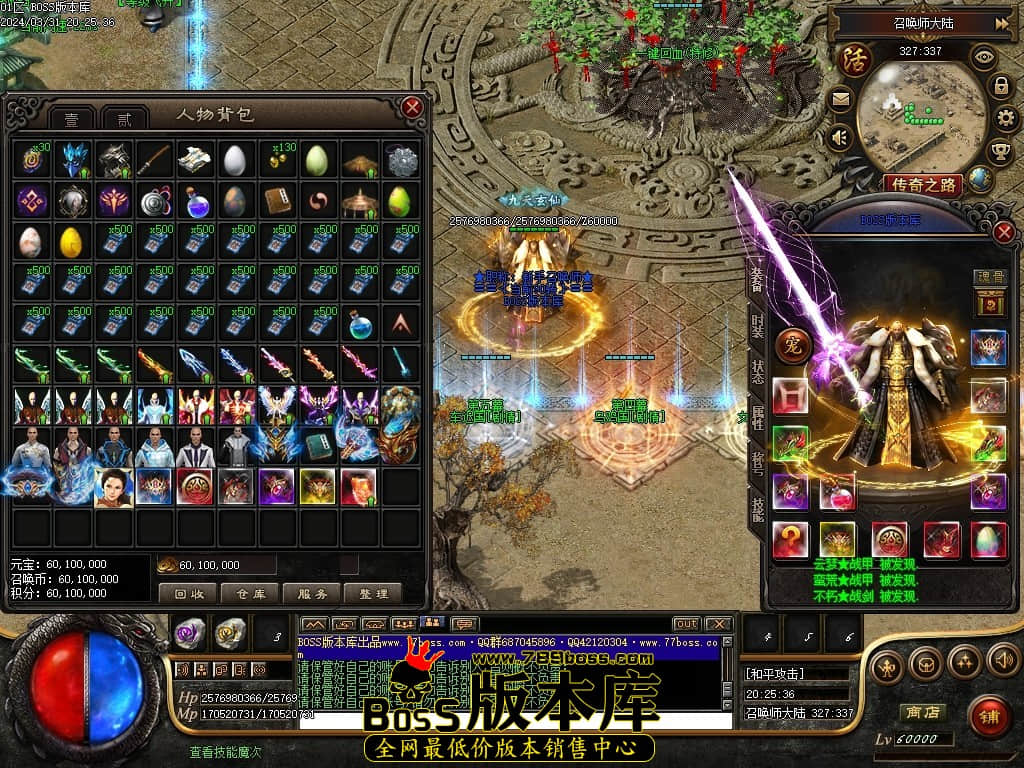The image size is (1024, 768).
Task: Close the character backpack window
Action: [411, 106]
